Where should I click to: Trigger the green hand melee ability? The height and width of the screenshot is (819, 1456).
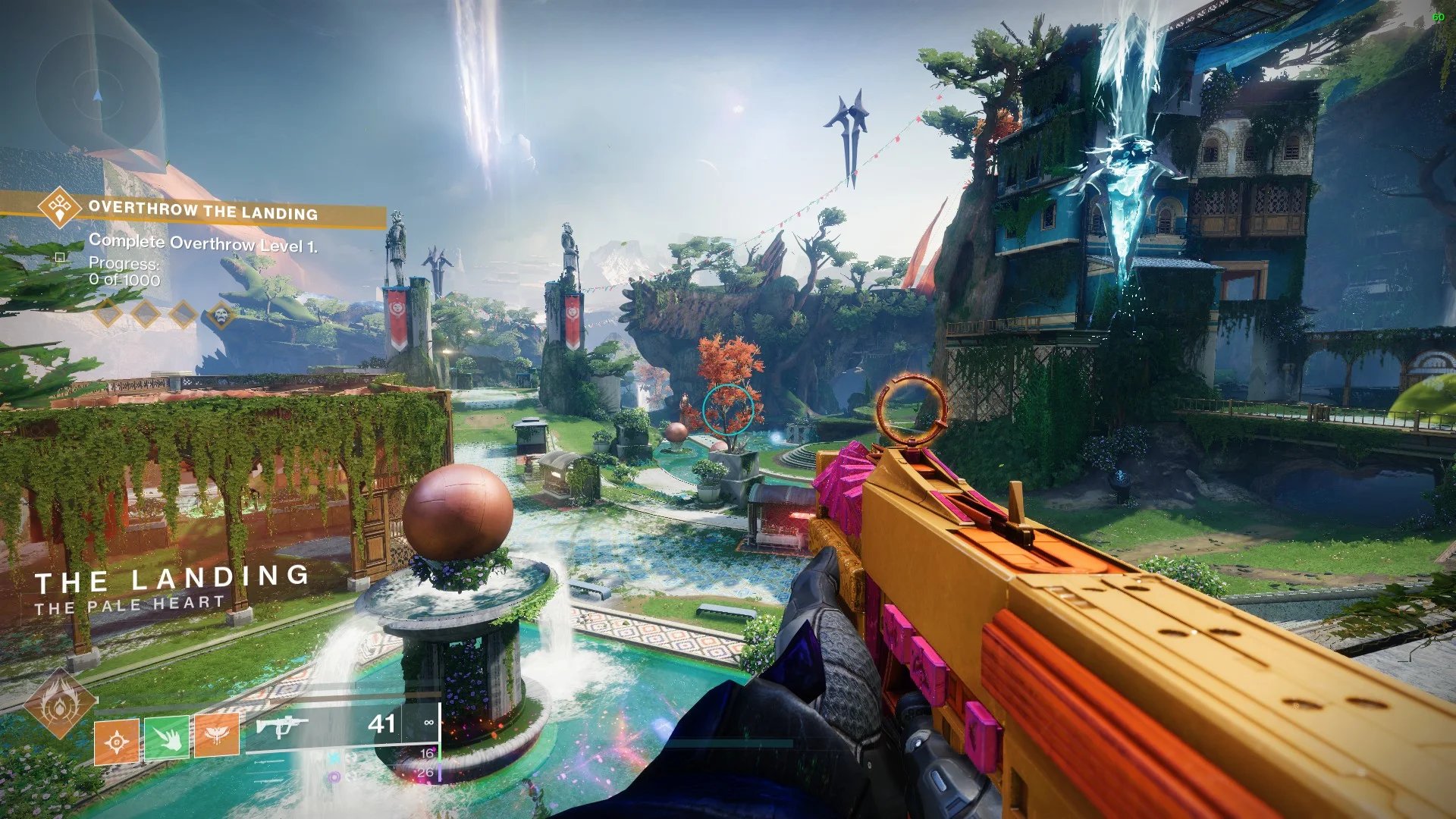(x=167, y=737)
